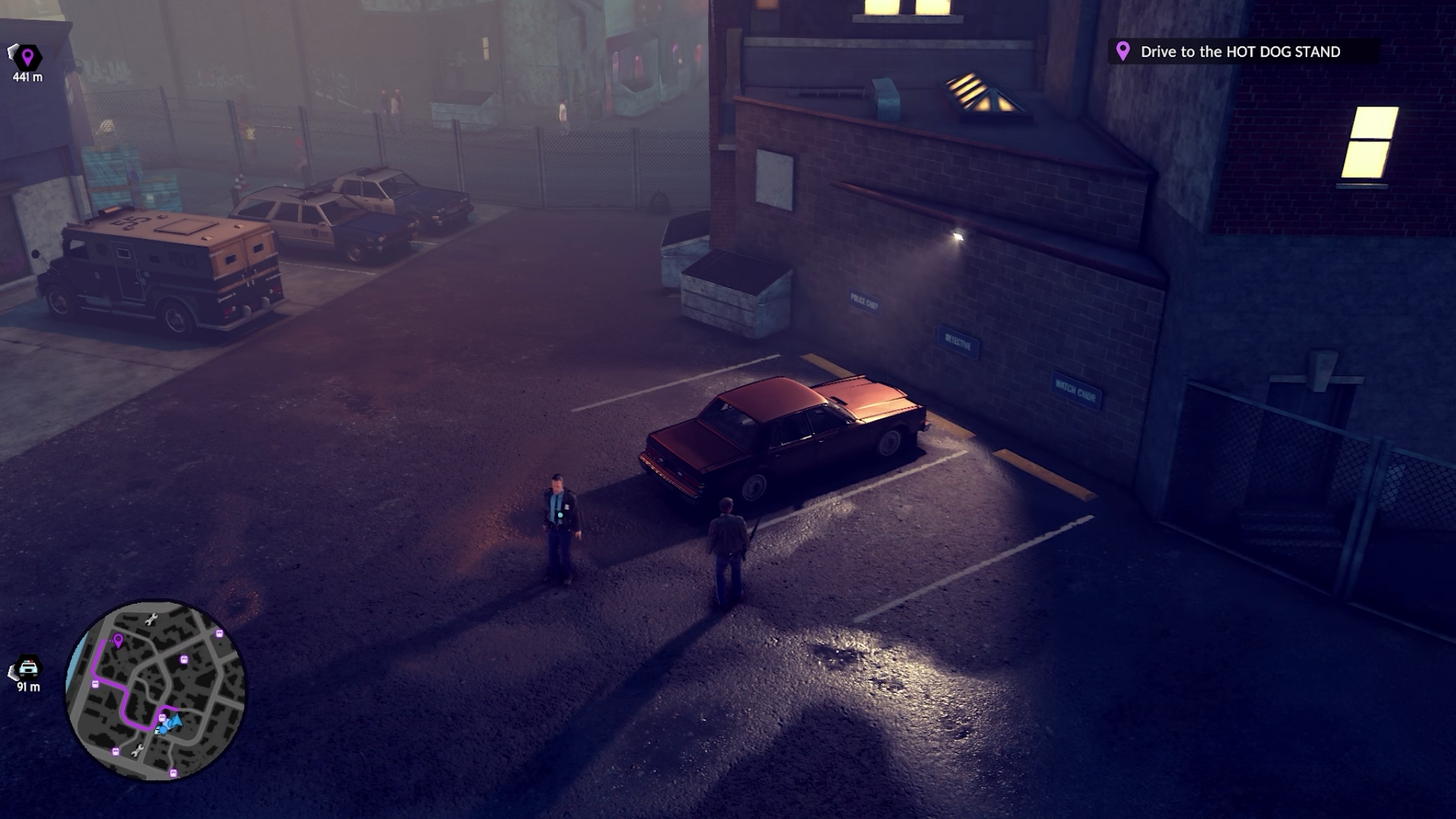Click the store icon left of the route line
Viewport: 1456px width, 819px height.
(96, 683)
